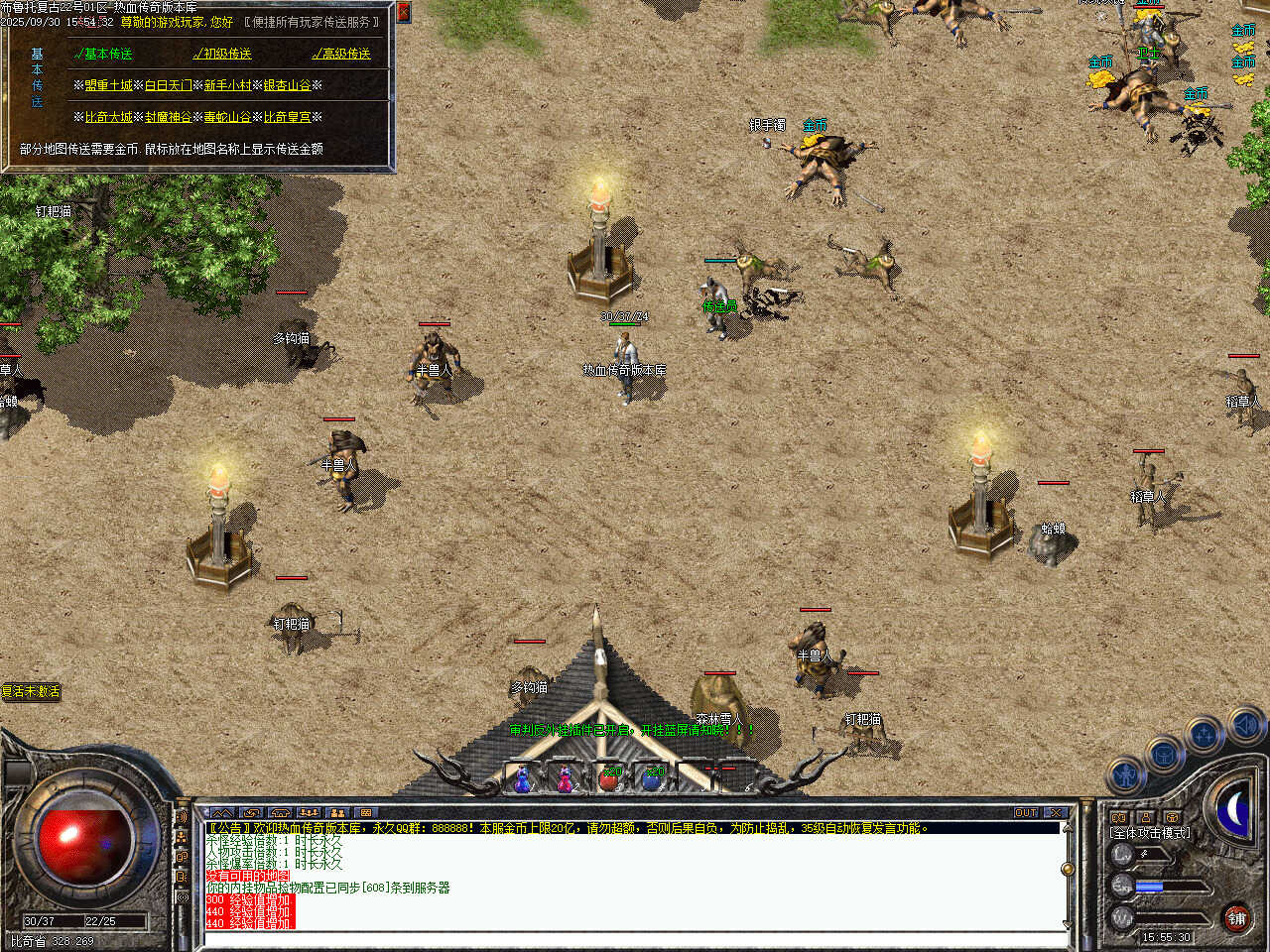Teleport to 盟重土城
This screenshot has height=952, width=1270.
108,85
